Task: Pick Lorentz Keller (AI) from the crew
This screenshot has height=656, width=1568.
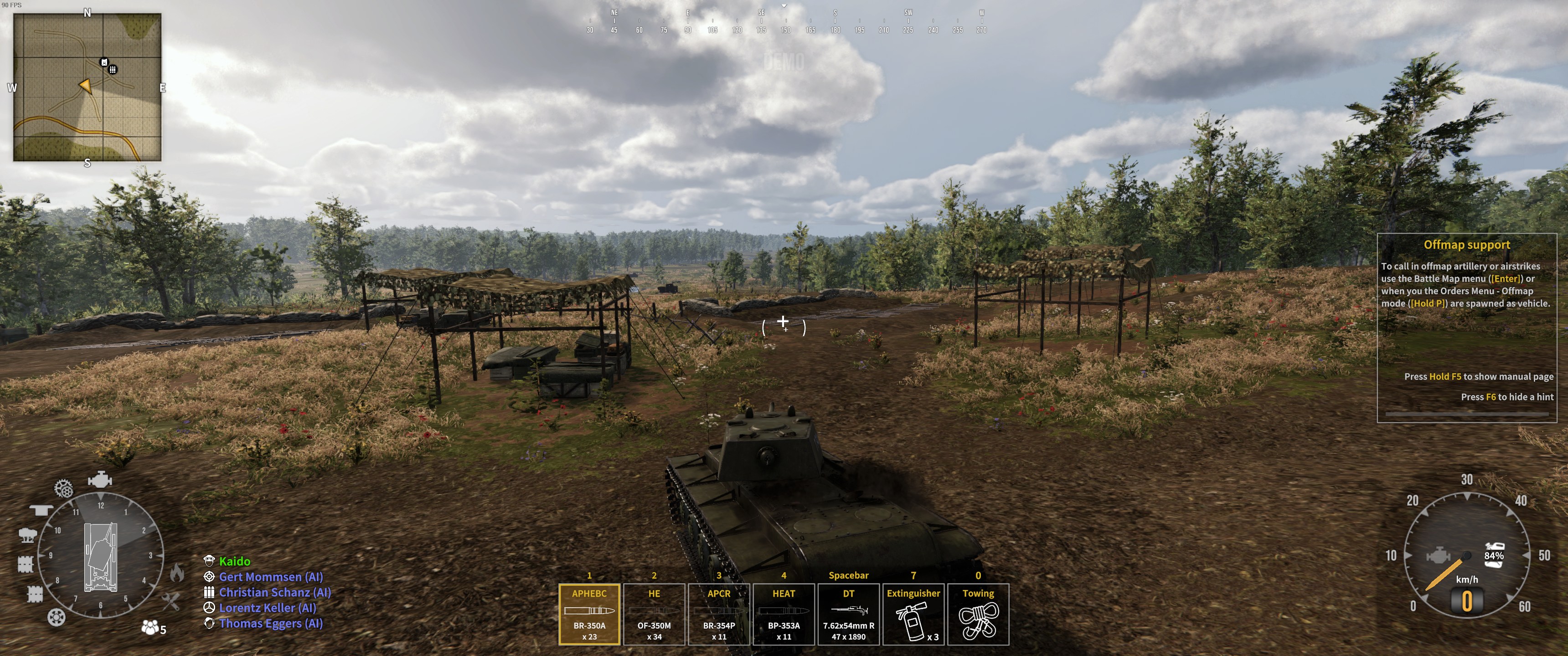Action: 267,607
